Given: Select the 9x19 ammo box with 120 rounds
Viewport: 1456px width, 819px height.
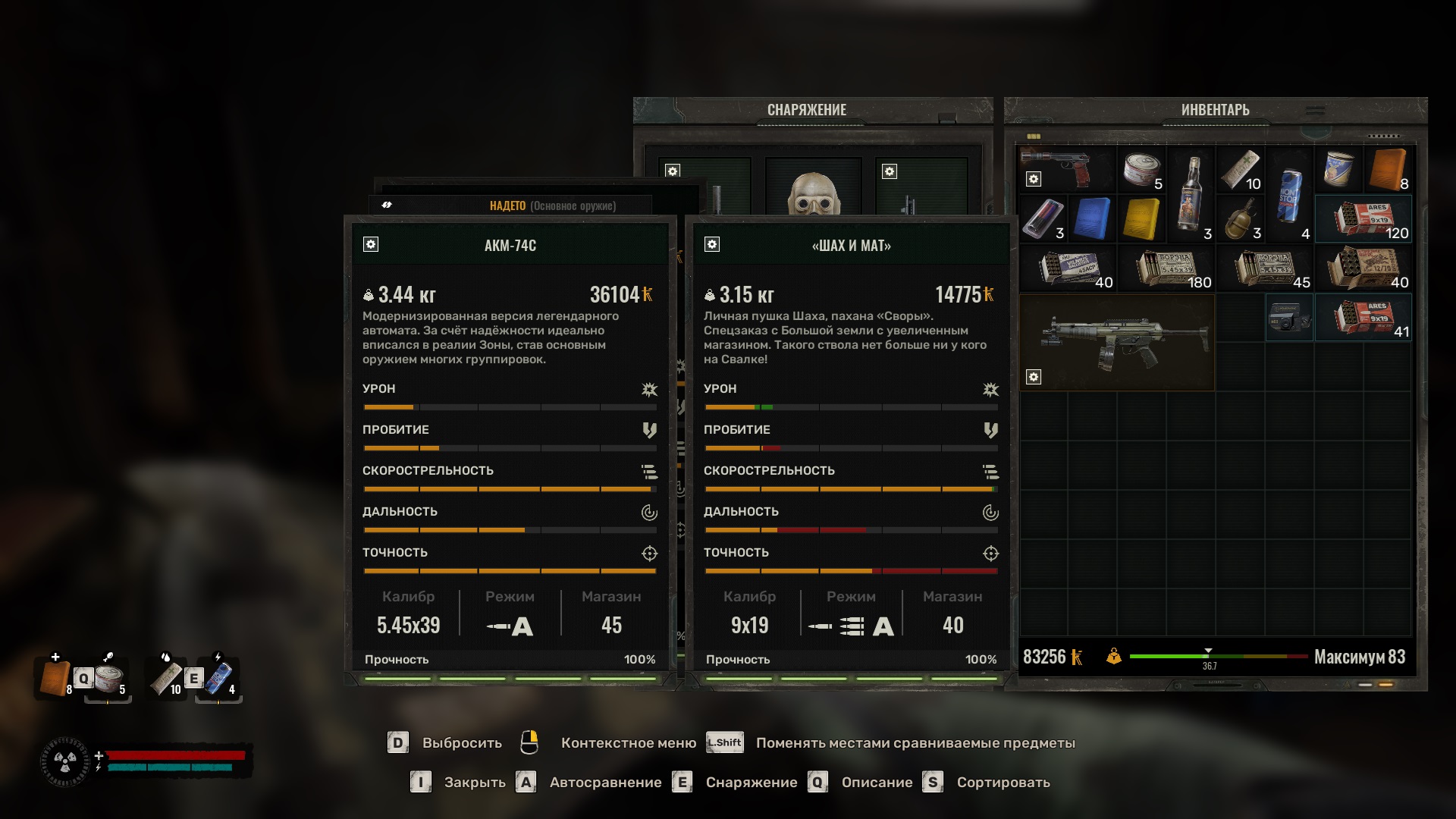Looking at the screenshot, I should pyautogui.click(x=1363, y=218).
